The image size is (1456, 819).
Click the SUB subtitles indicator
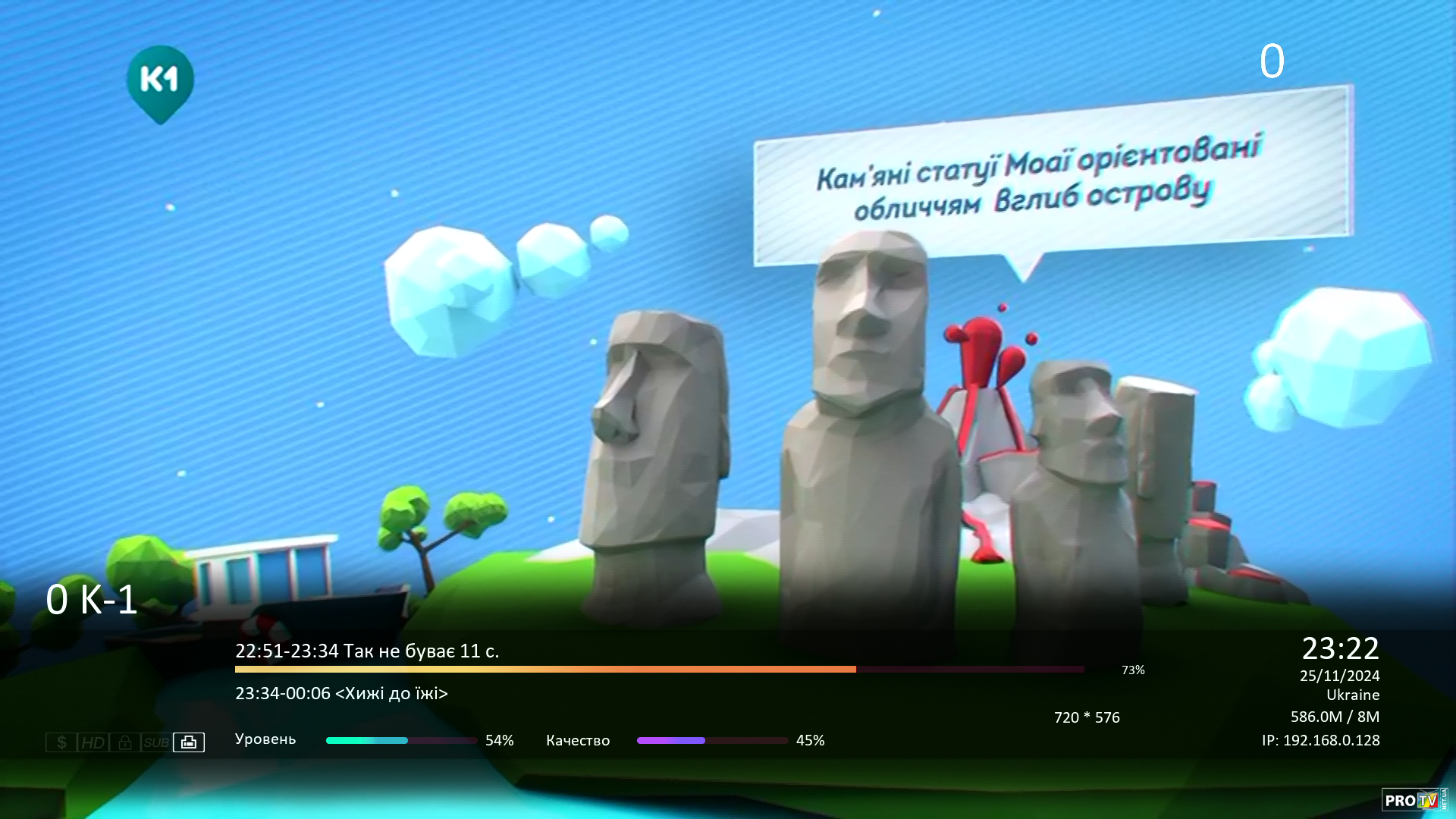tap(156, 742)
